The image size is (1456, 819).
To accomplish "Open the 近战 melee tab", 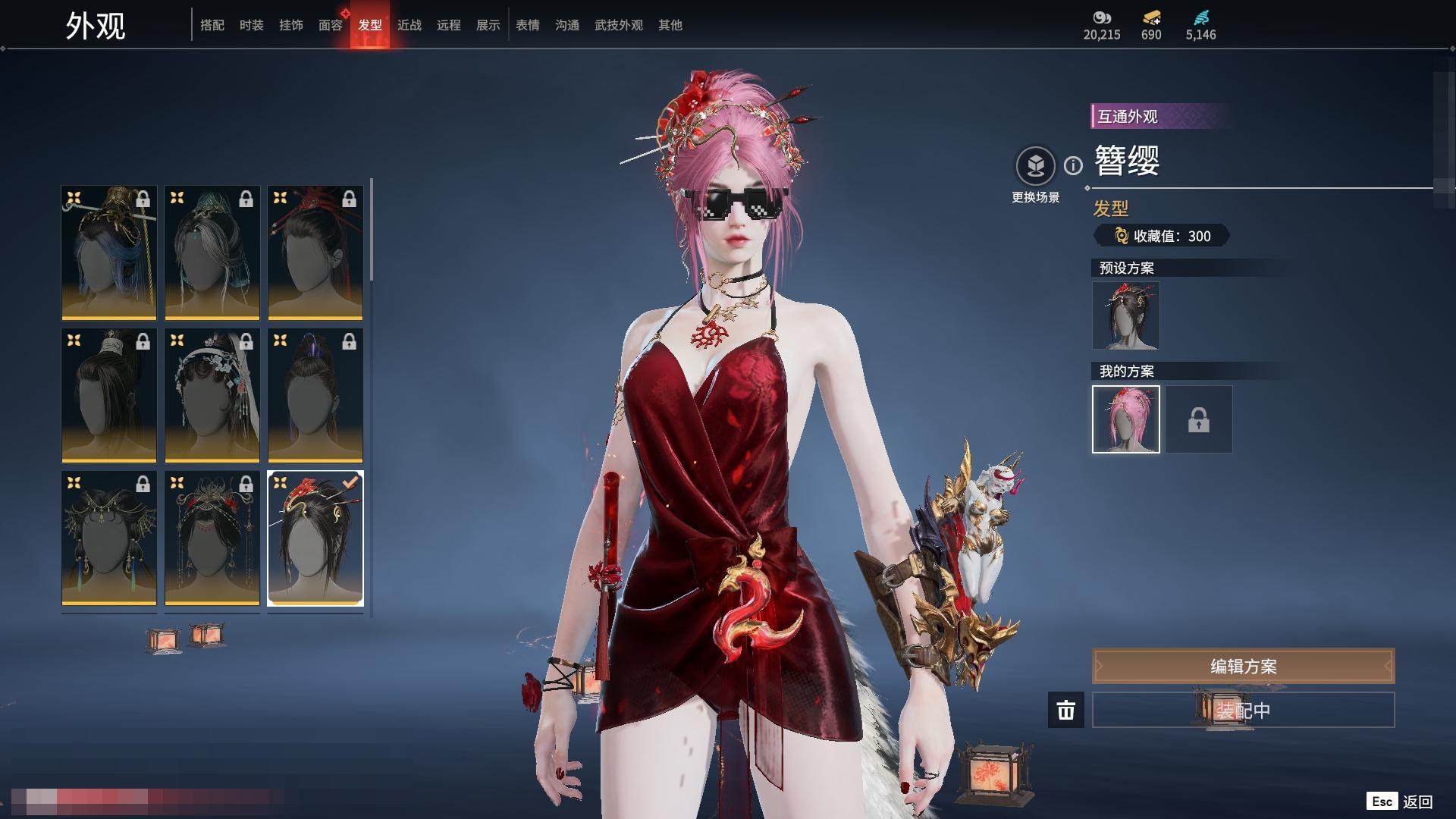I will pos(409,25).
